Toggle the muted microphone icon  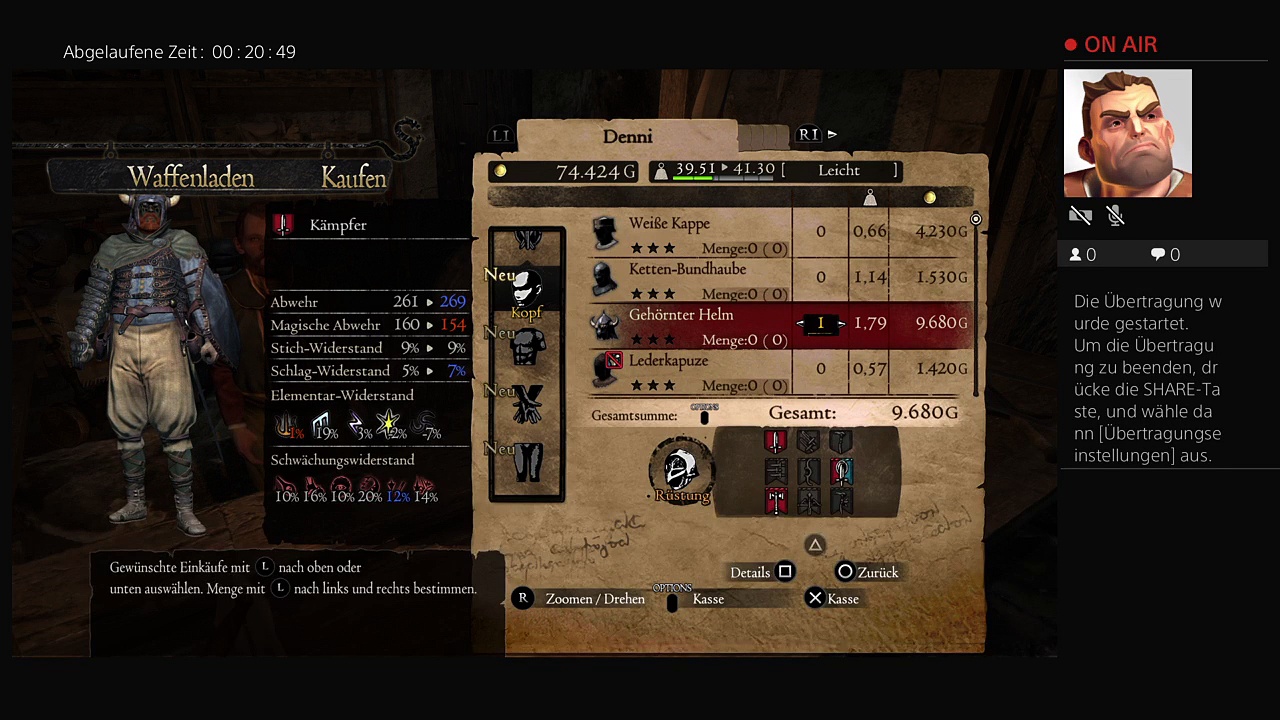tap(1116, 216)
